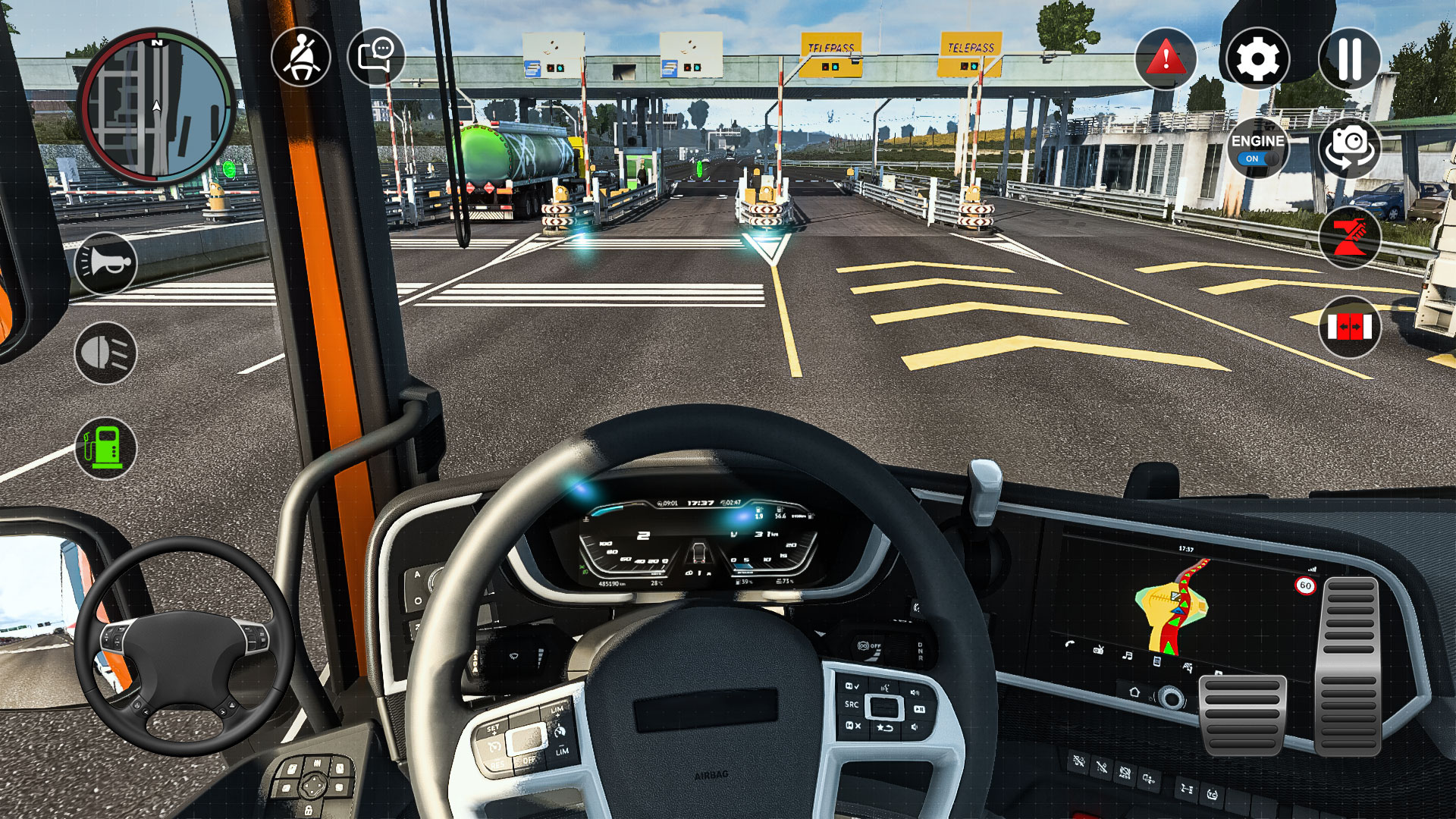Tap the red seat icon button
The height and width of the screenshot is (819, 1456).
1349,237
